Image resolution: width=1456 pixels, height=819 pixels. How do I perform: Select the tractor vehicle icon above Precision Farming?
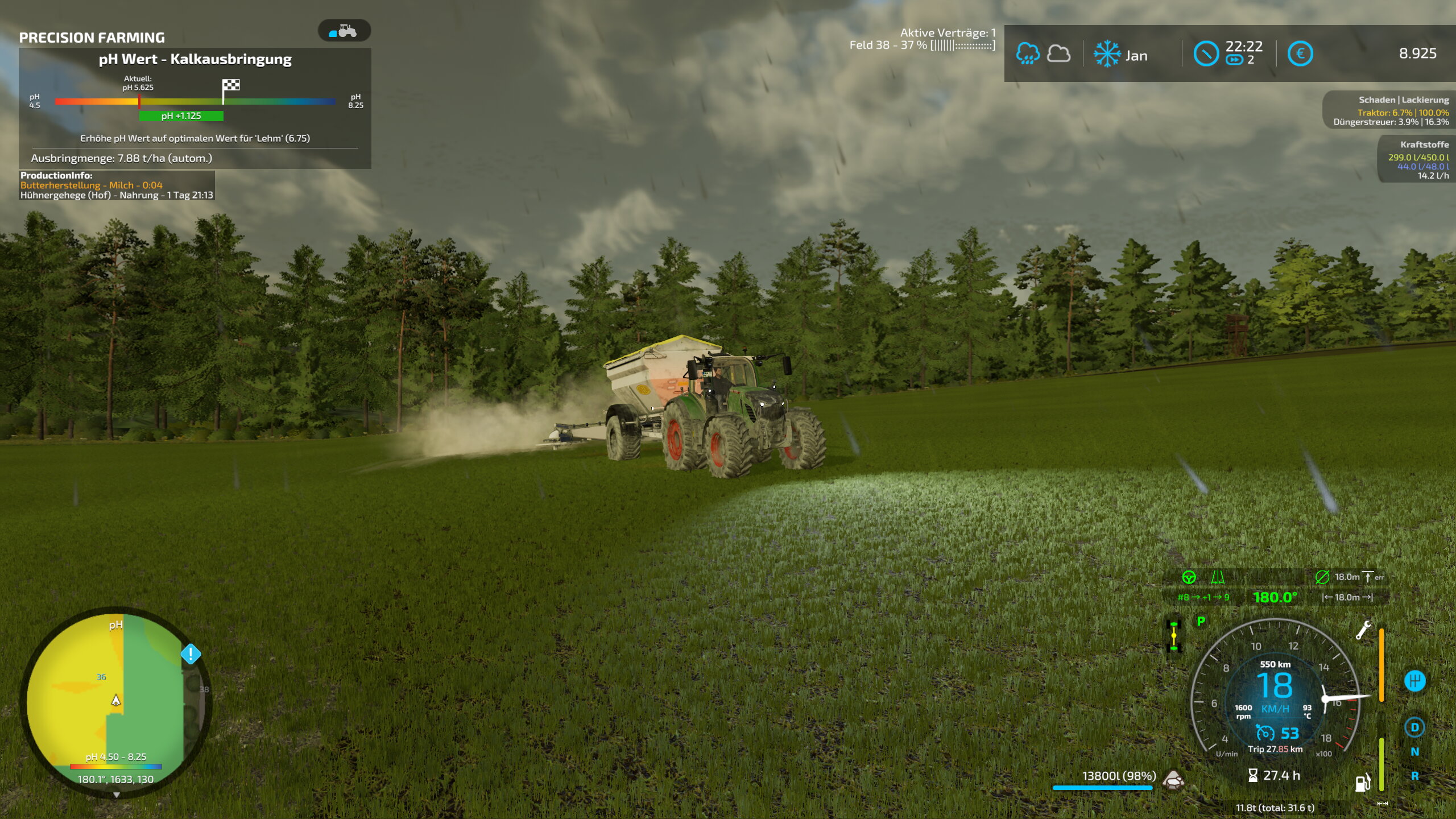tap(344, 31)
